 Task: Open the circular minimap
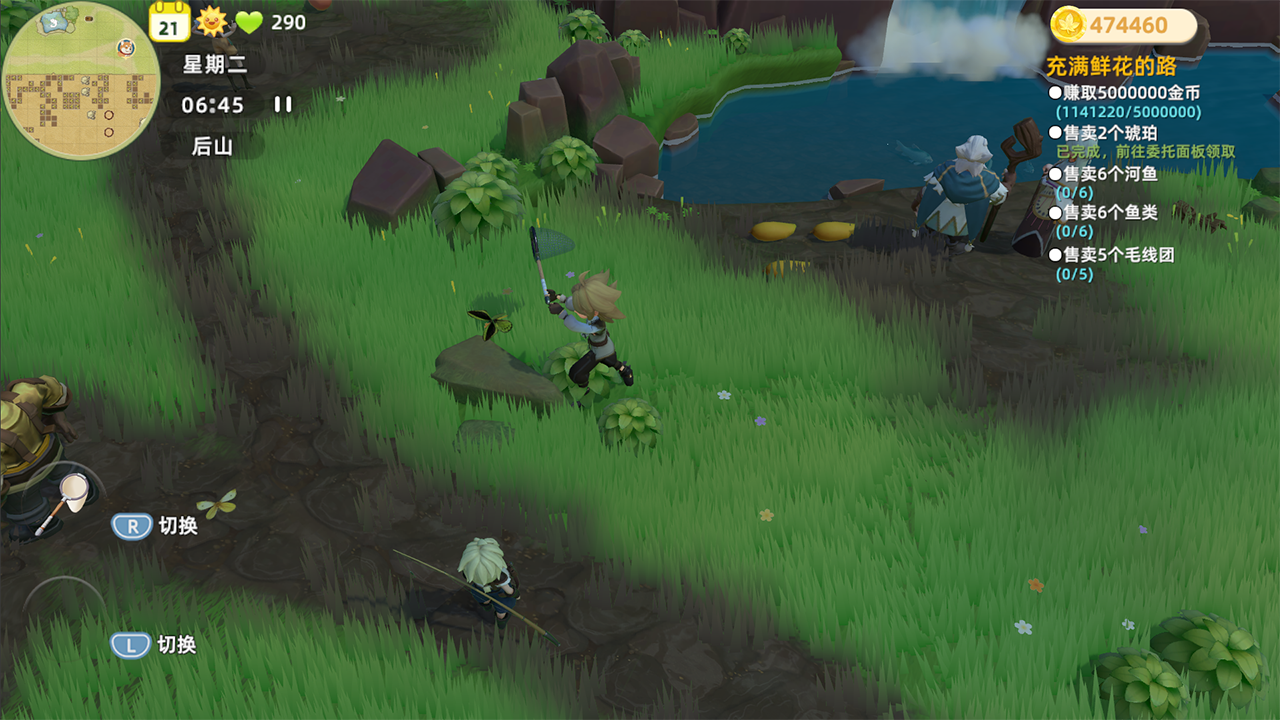pyautogui.click(x=81, y=82)
